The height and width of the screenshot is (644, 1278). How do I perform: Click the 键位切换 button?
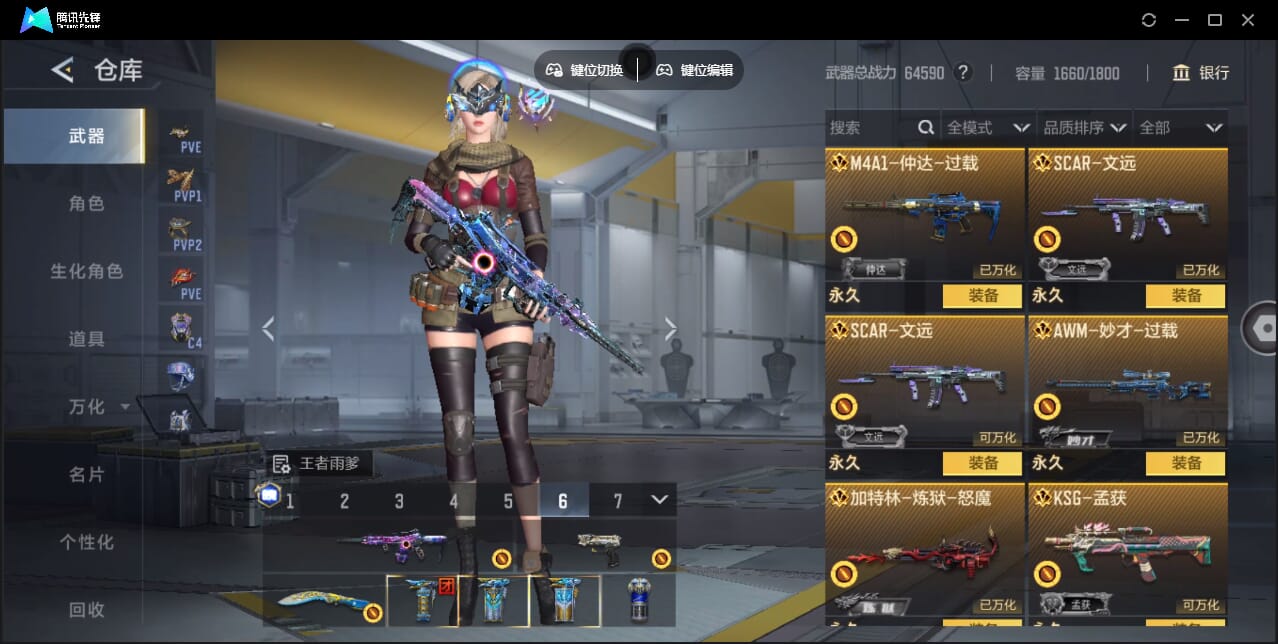[586, 70]
